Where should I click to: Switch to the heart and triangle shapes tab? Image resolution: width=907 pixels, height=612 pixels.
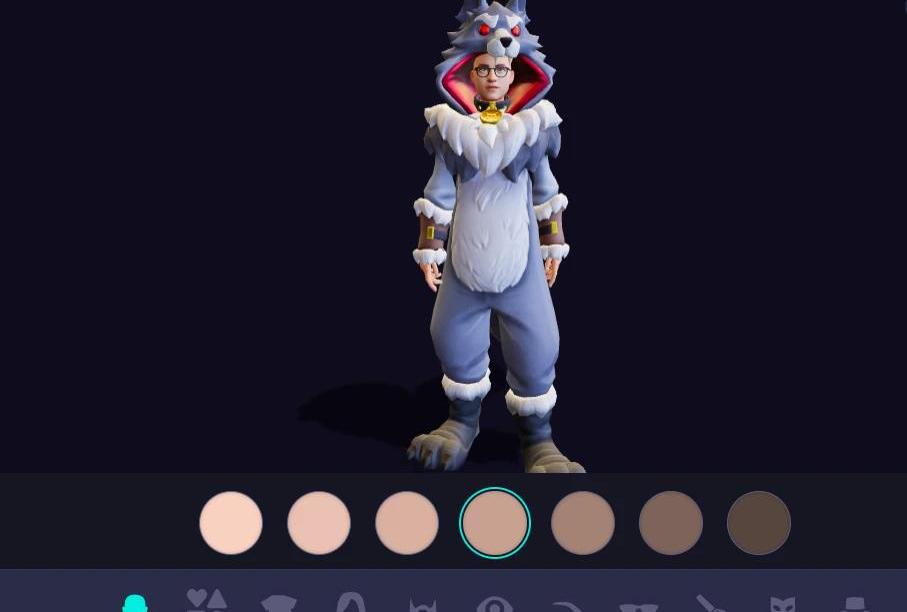point(207,600)
